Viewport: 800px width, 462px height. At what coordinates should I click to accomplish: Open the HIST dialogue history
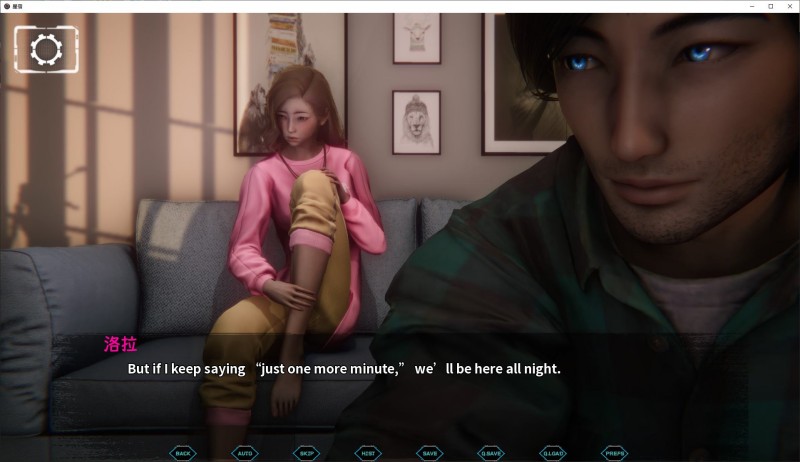368,453
